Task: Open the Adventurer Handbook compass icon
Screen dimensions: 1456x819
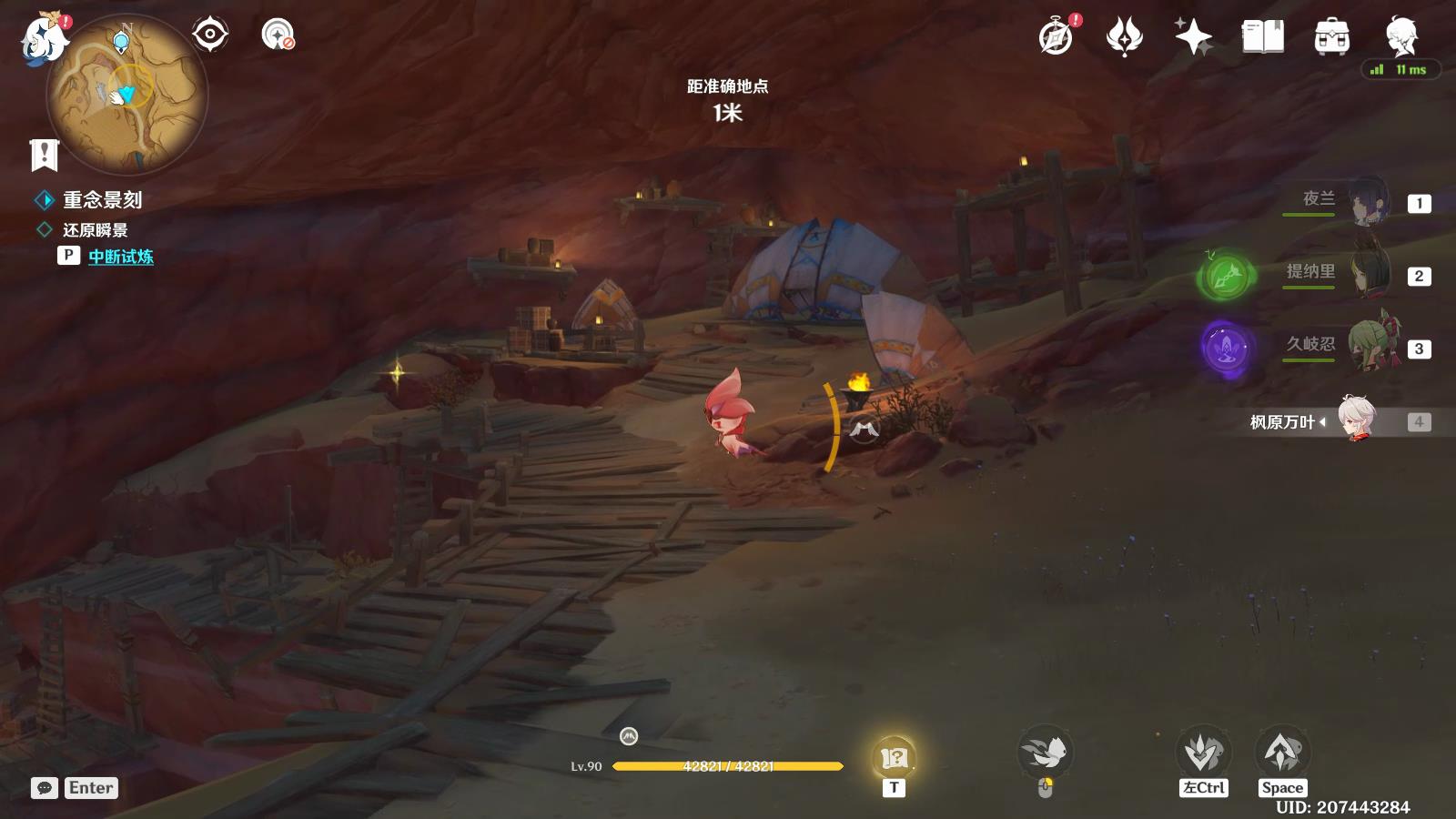Action: (1056, 37)
